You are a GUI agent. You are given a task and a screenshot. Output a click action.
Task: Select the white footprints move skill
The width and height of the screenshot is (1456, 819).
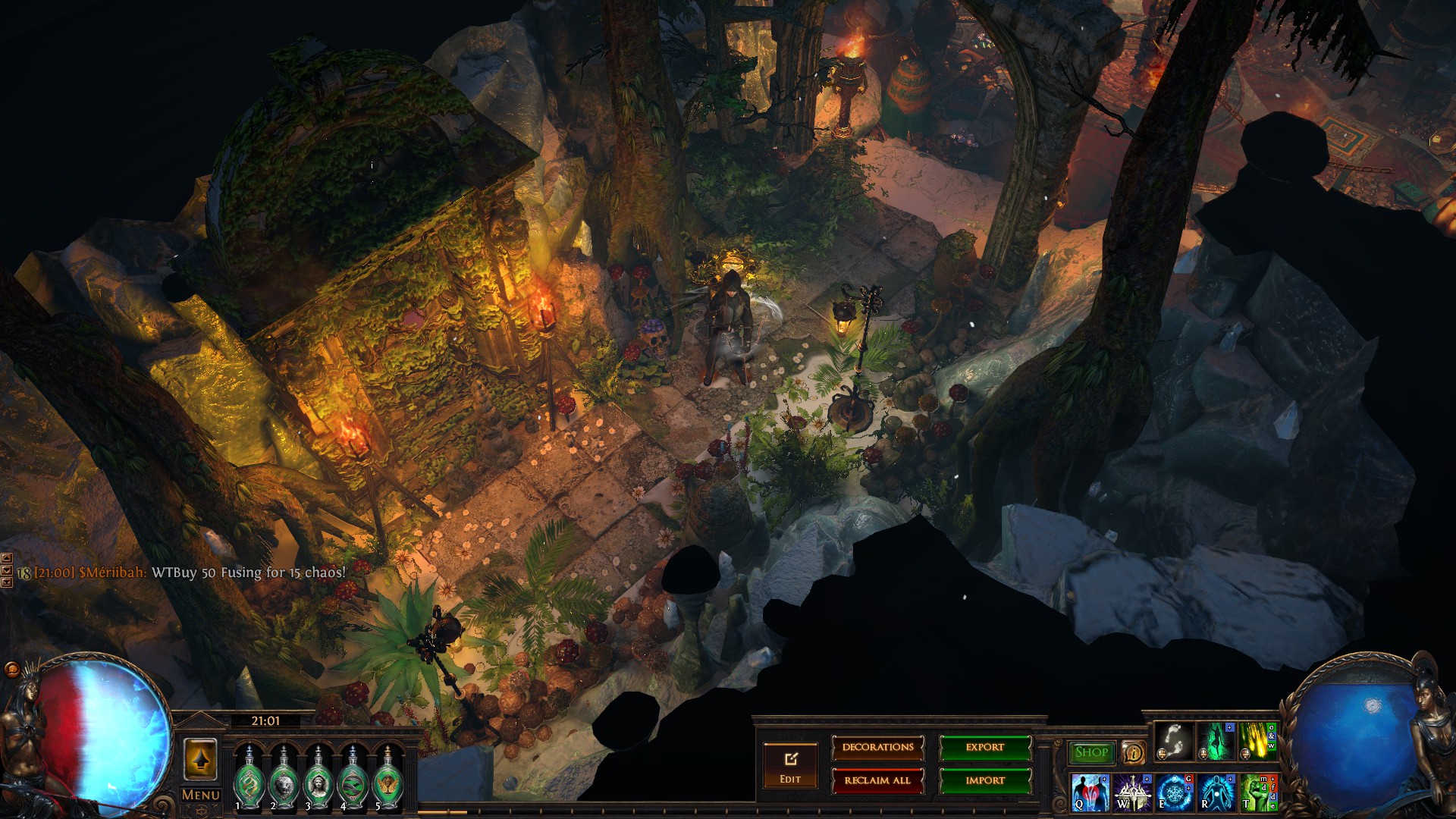pos(1174,742)
